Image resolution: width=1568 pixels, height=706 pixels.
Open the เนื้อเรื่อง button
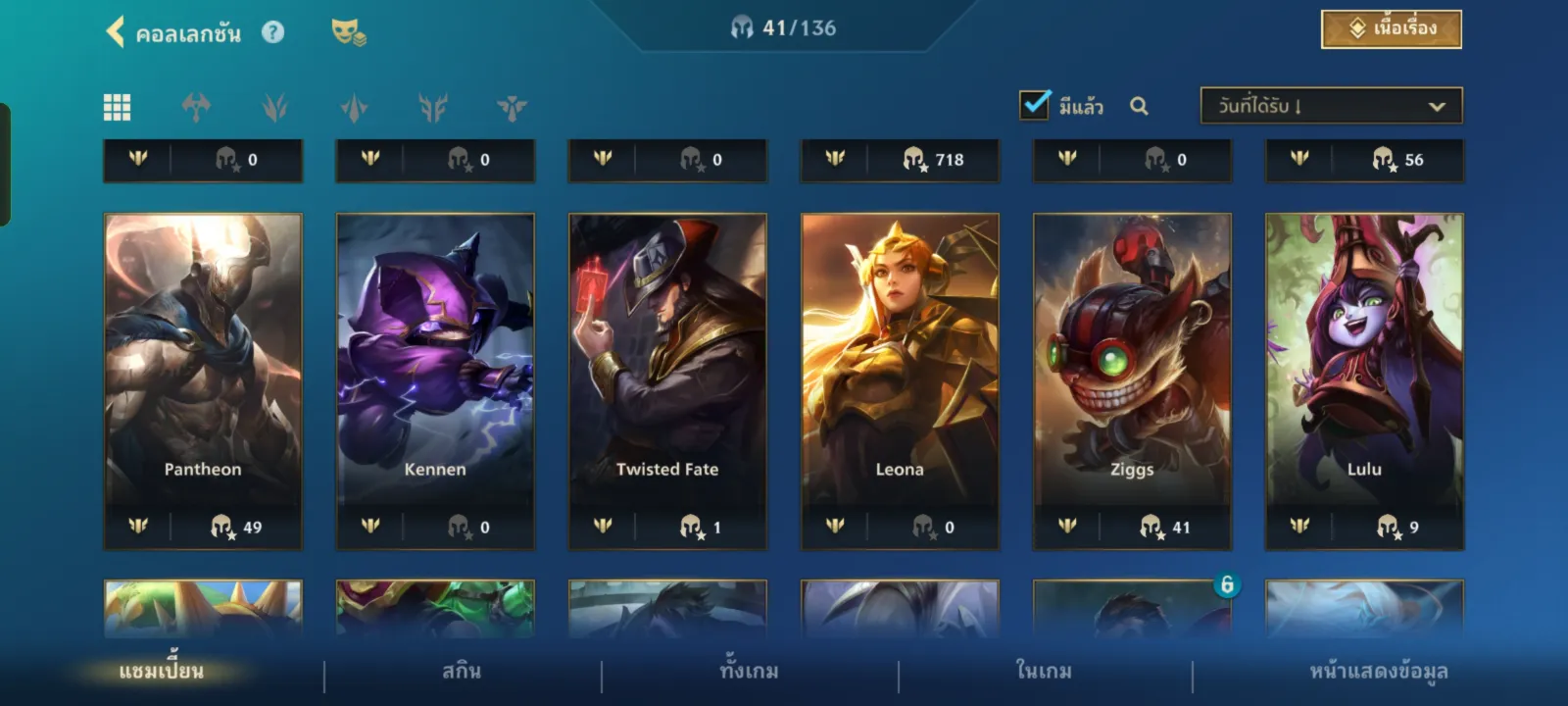tap(1391, 29)
